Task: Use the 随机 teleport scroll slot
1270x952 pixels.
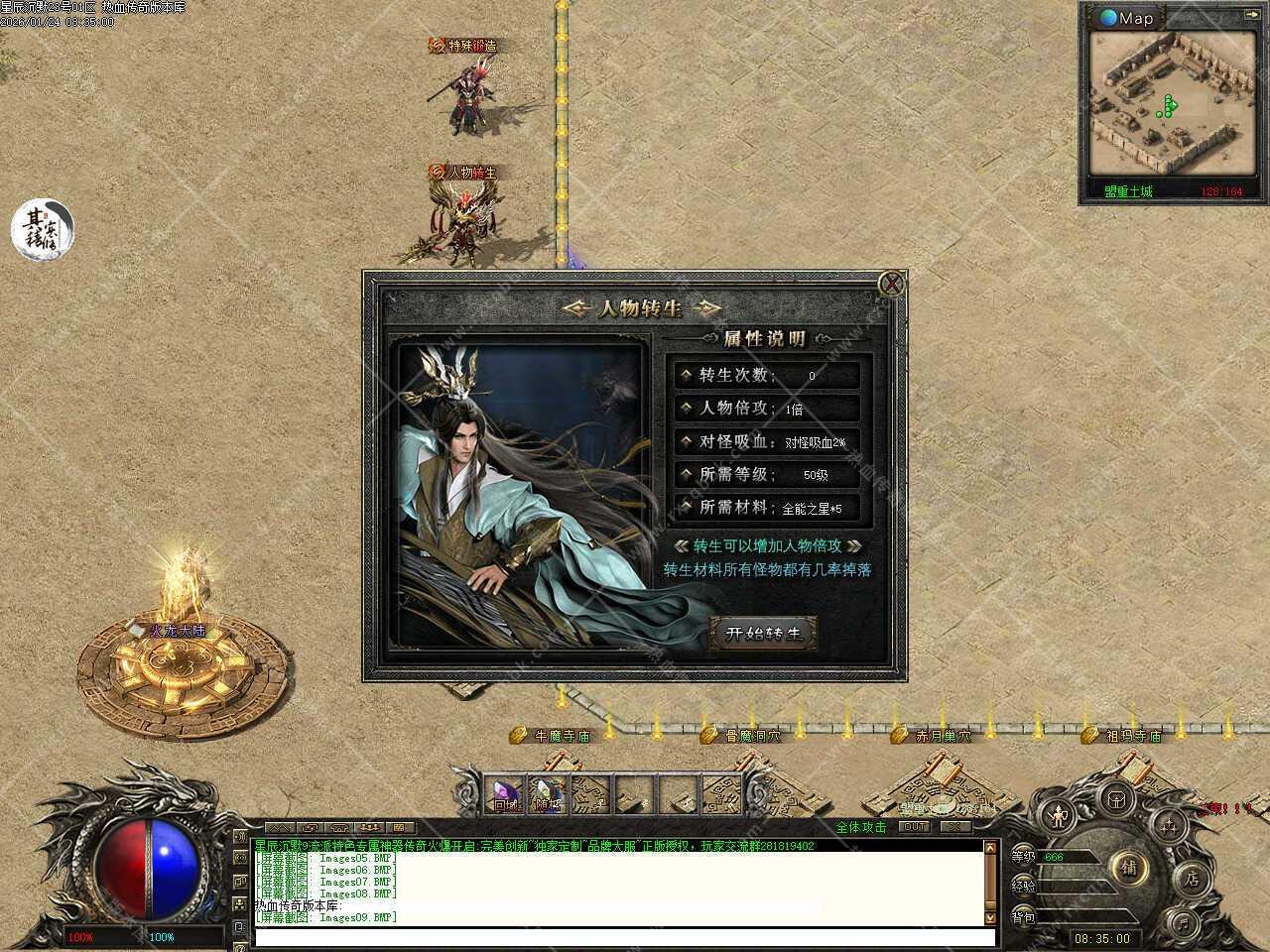Action: point(548,795)
